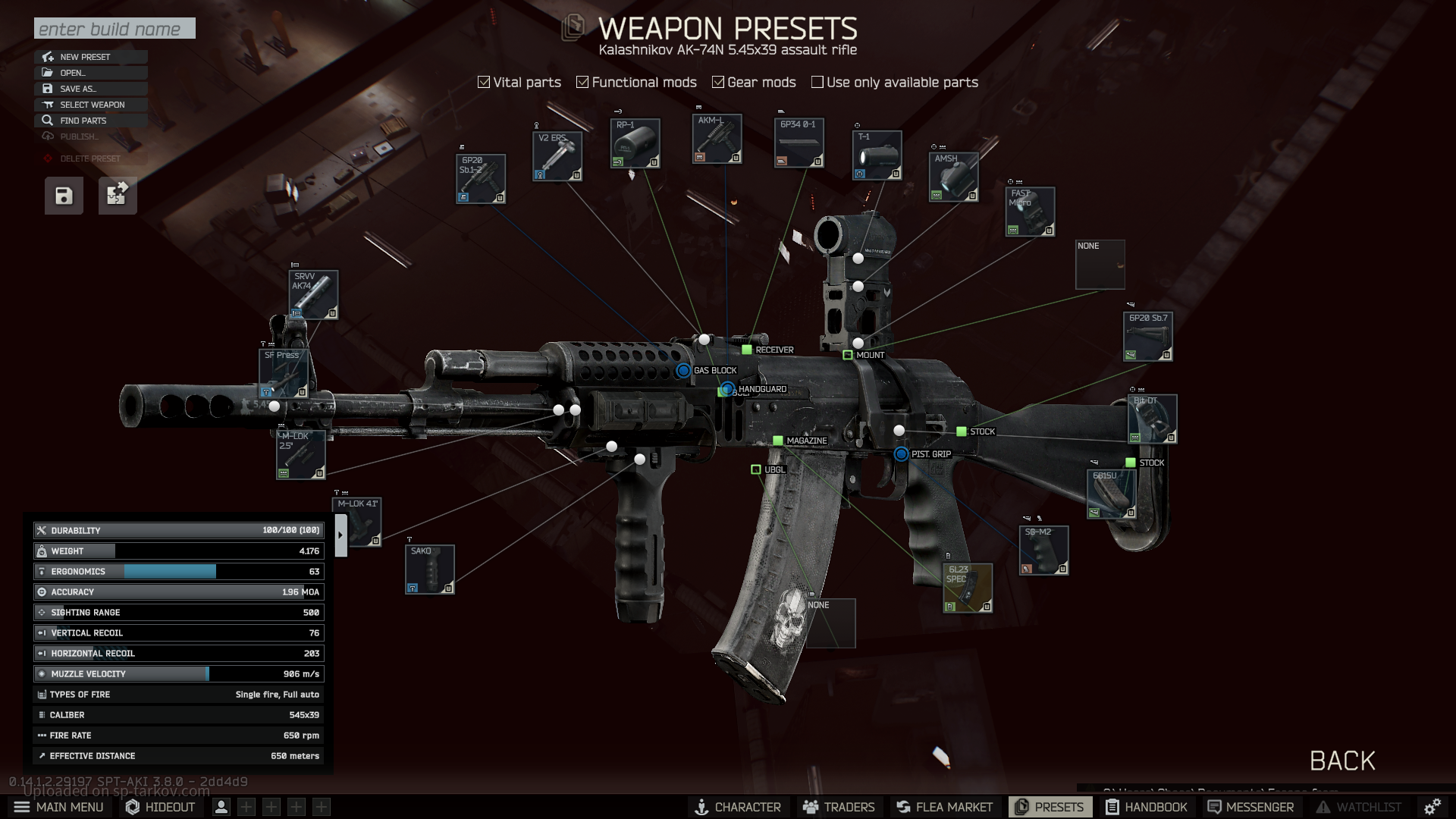Open the Flea Market tab
Viewport: 1456px width, 819px height.
pos(944,807)
